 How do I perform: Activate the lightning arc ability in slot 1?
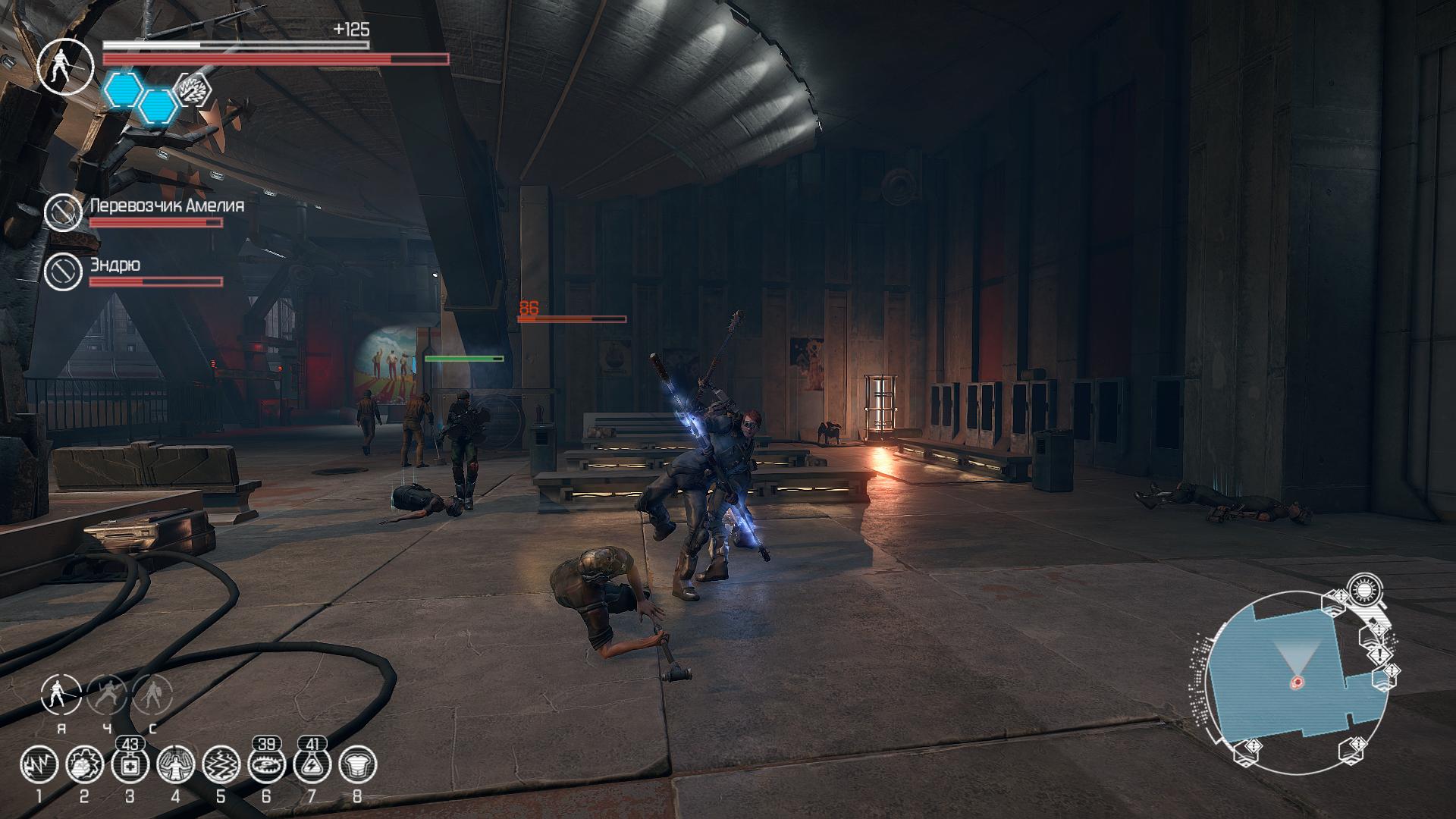(39, 766)
